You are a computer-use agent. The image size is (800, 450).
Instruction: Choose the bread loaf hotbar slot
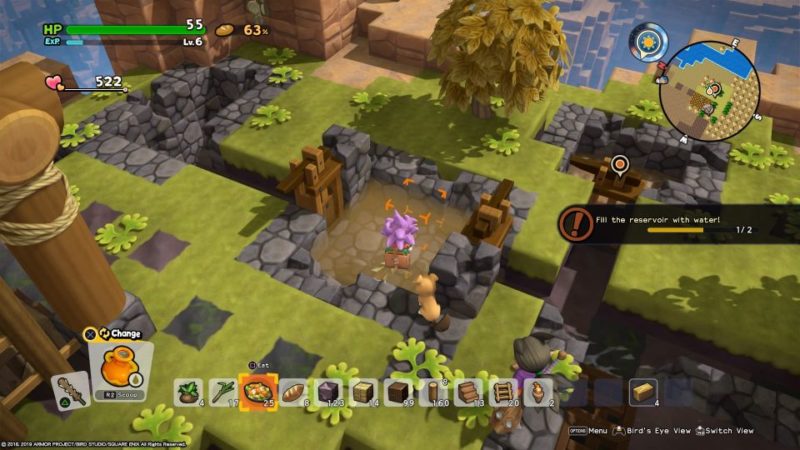click(294, 392)
